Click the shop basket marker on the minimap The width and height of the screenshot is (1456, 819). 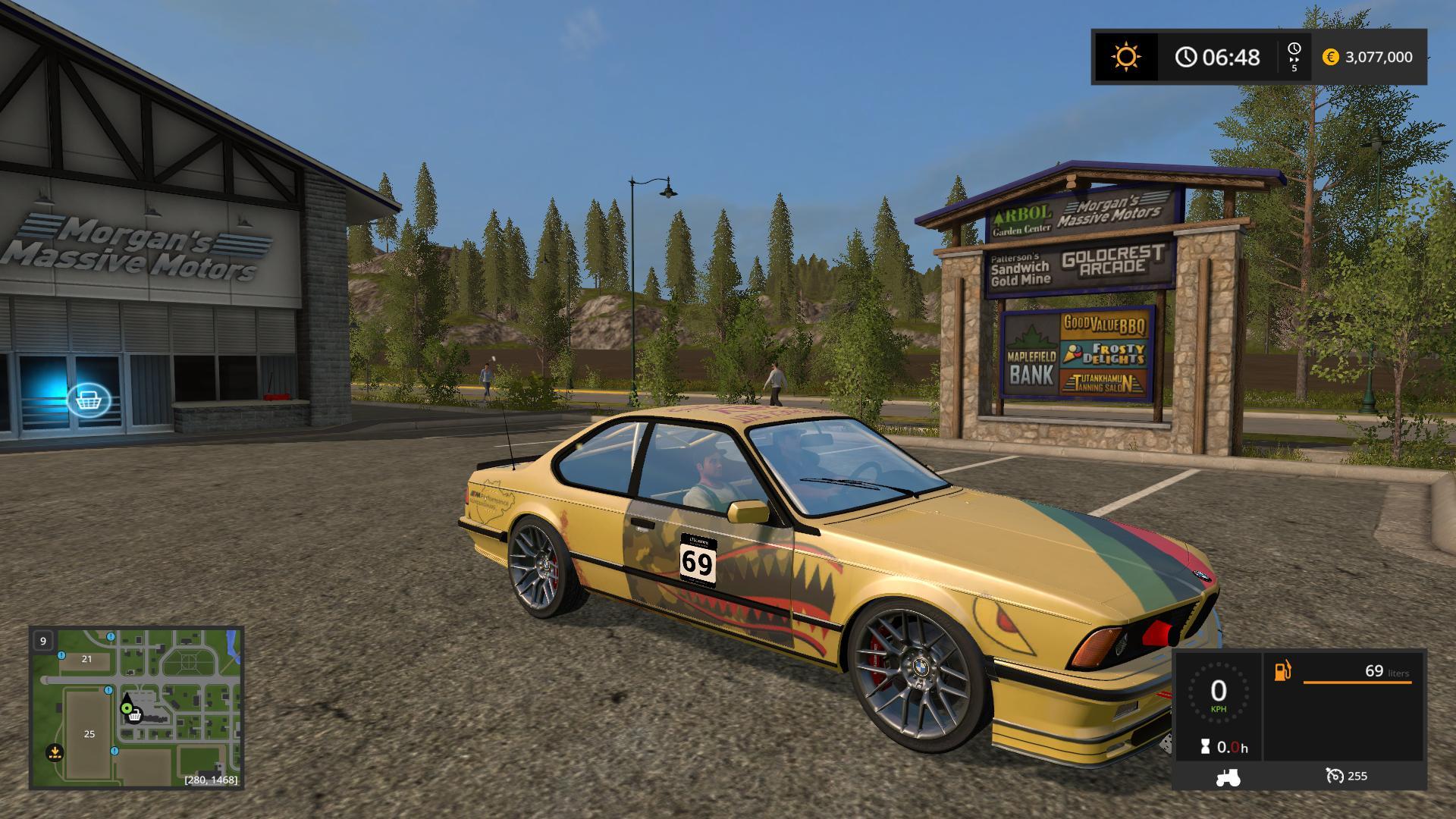click(x=135, y=715)
